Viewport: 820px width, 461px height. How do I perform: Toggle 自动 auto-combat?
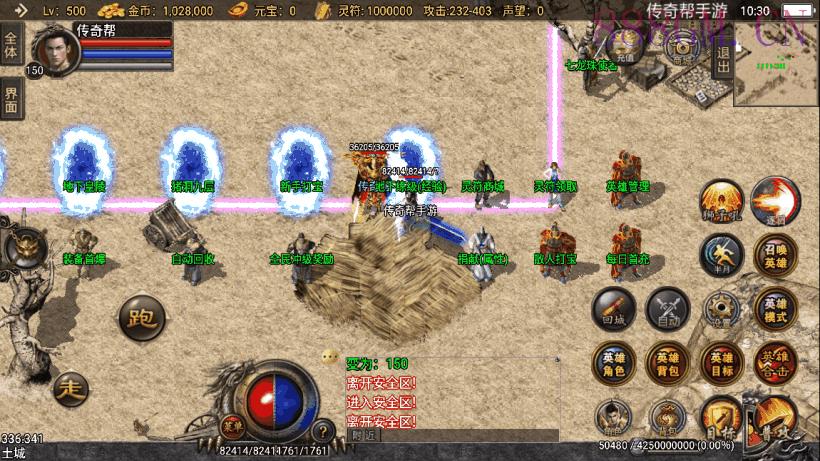tap(667, 309)
